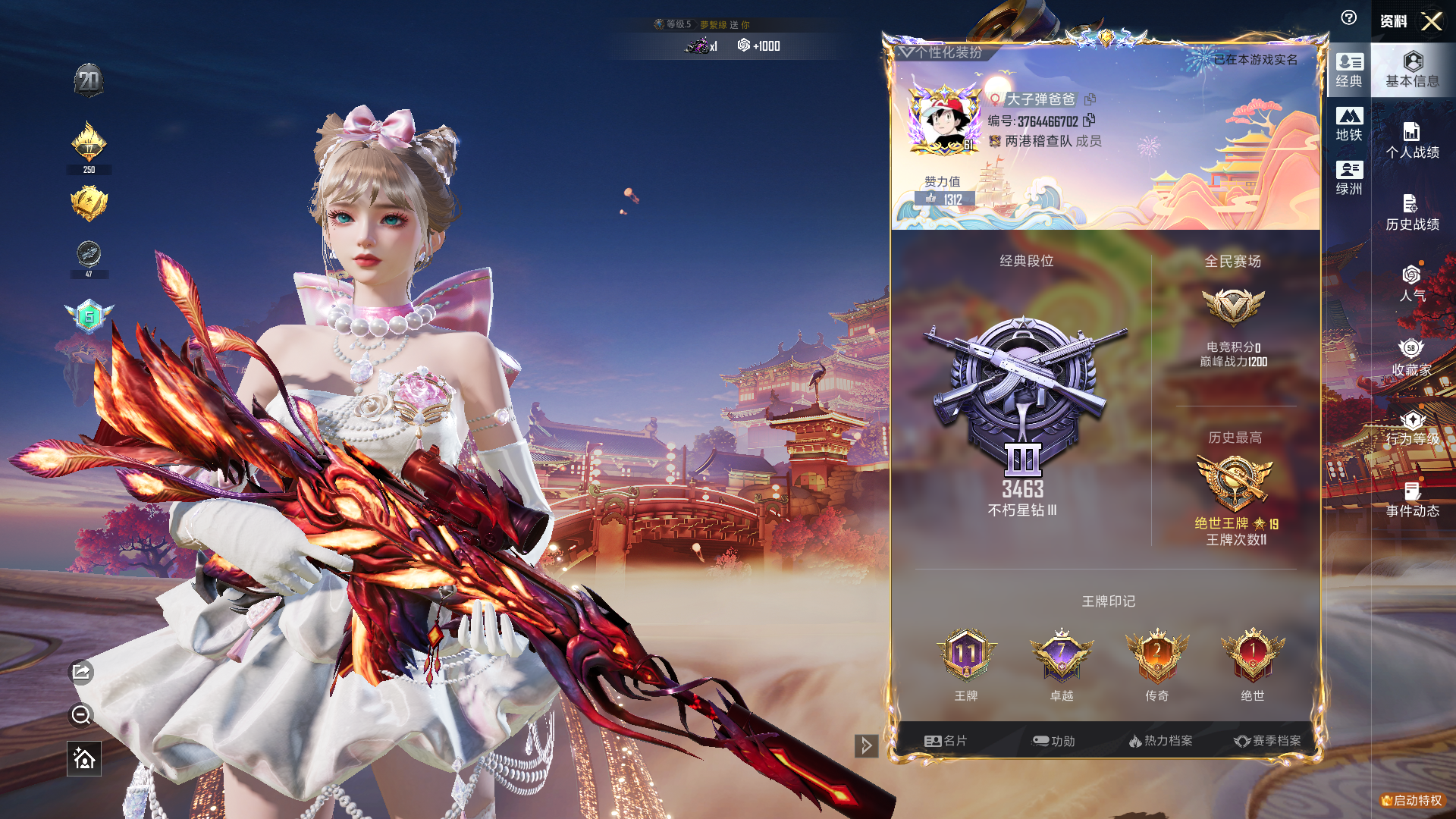Open the 热力档案 heat archive tab
Screen dimensions: 1456x819
[x=1160, y=741]
